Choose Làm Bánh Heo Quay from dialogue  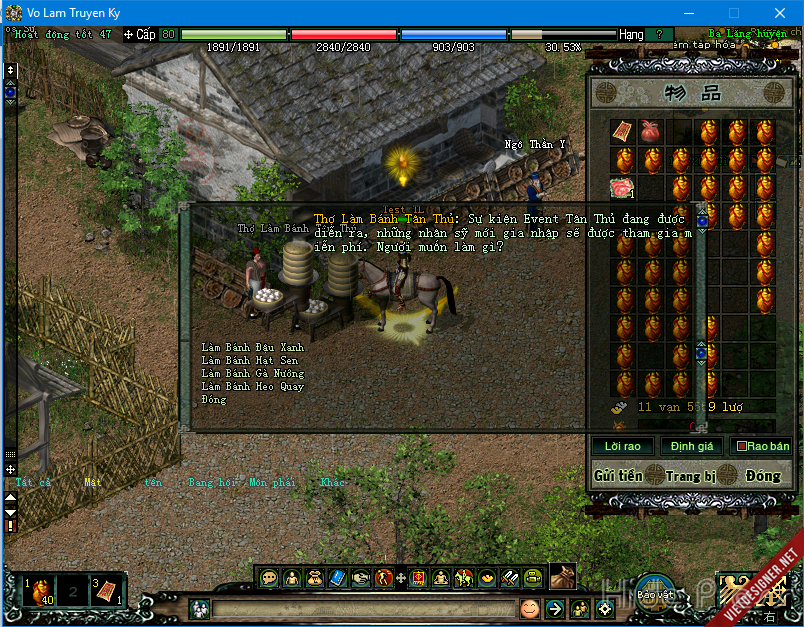[x=252, y=386]
